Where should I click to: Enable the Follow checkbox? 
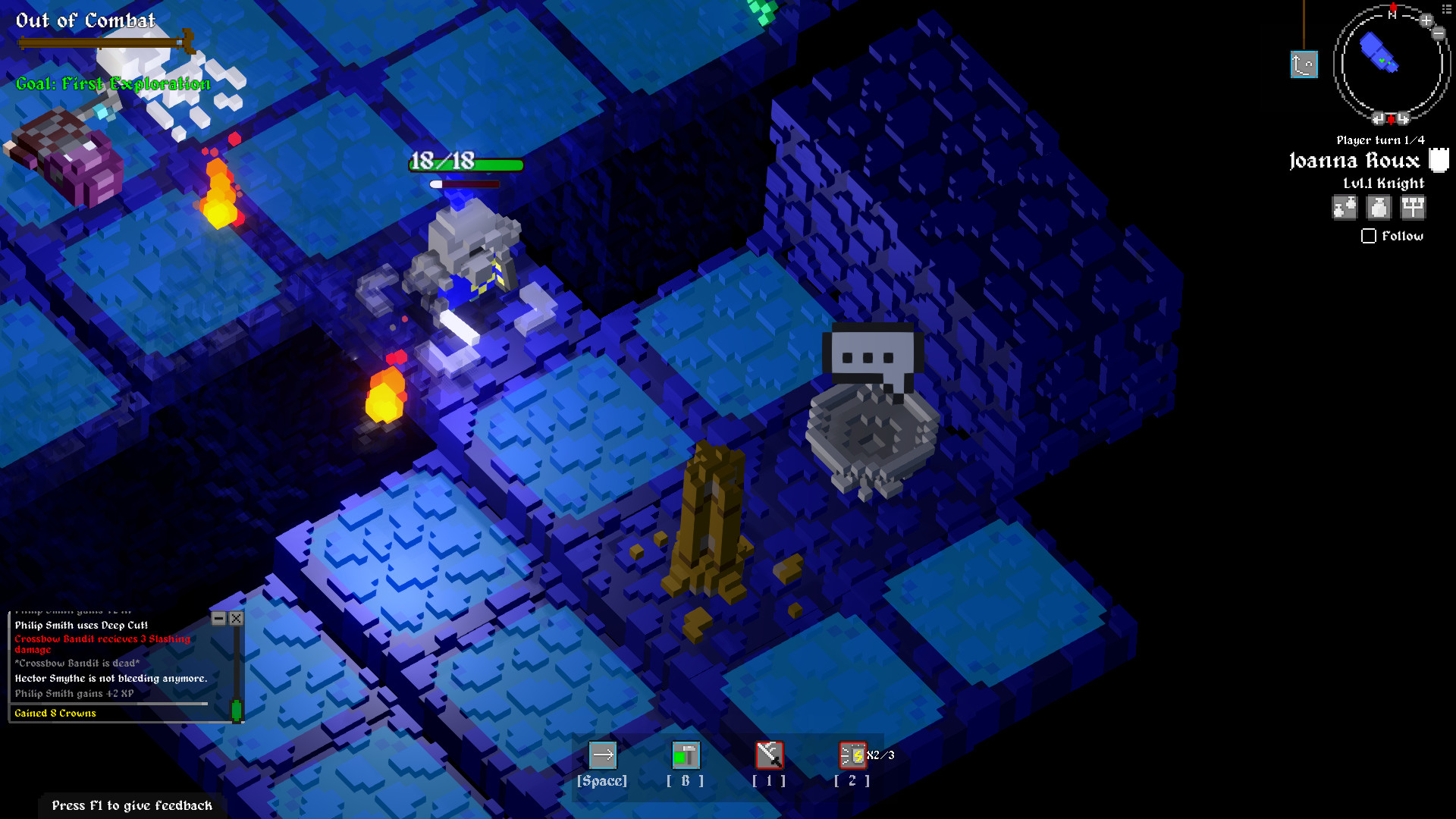(x=1368, y=237)
